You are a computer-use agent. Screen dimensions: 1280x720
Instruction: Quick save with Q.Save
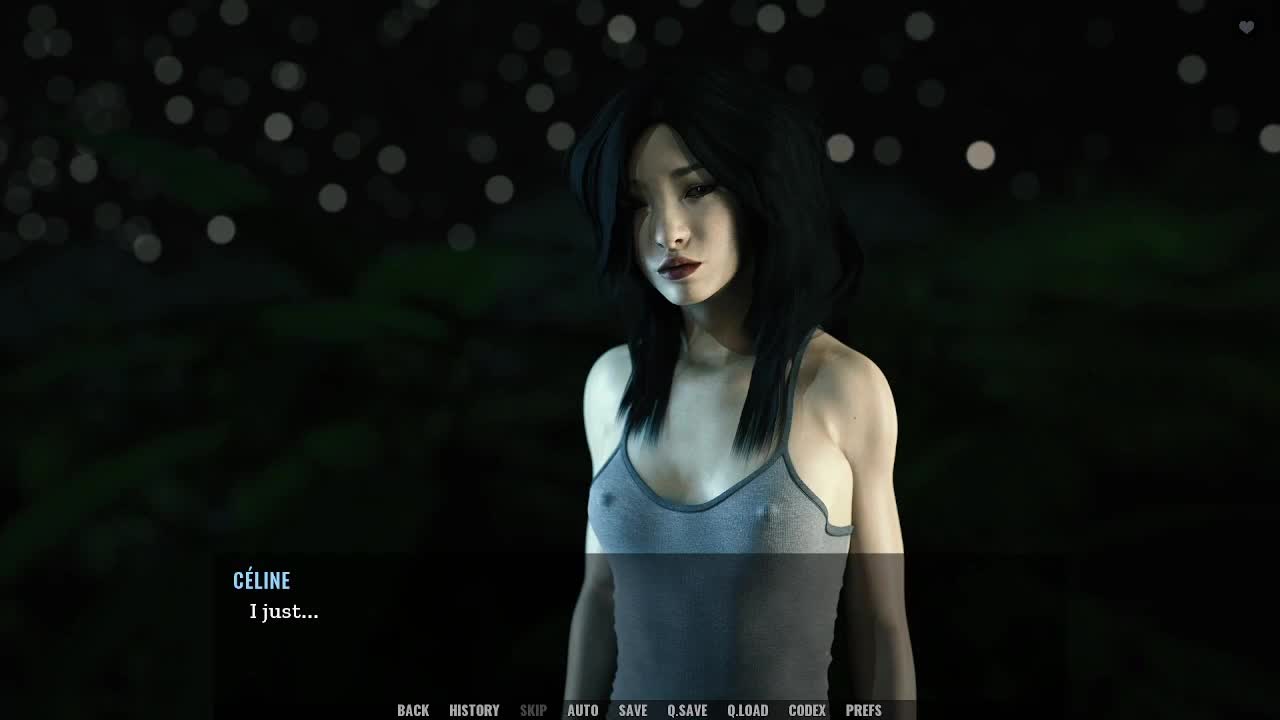(x=687, y=710)
